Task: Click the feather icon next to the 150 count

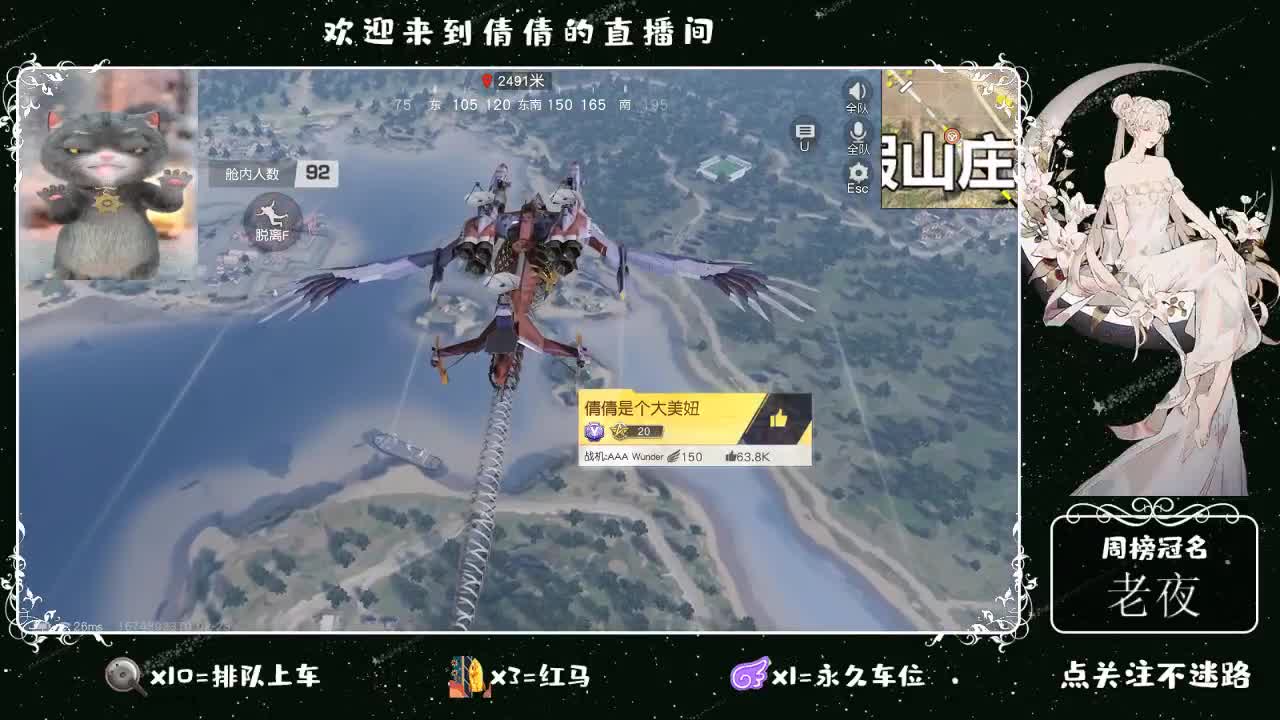Action: 674,456
